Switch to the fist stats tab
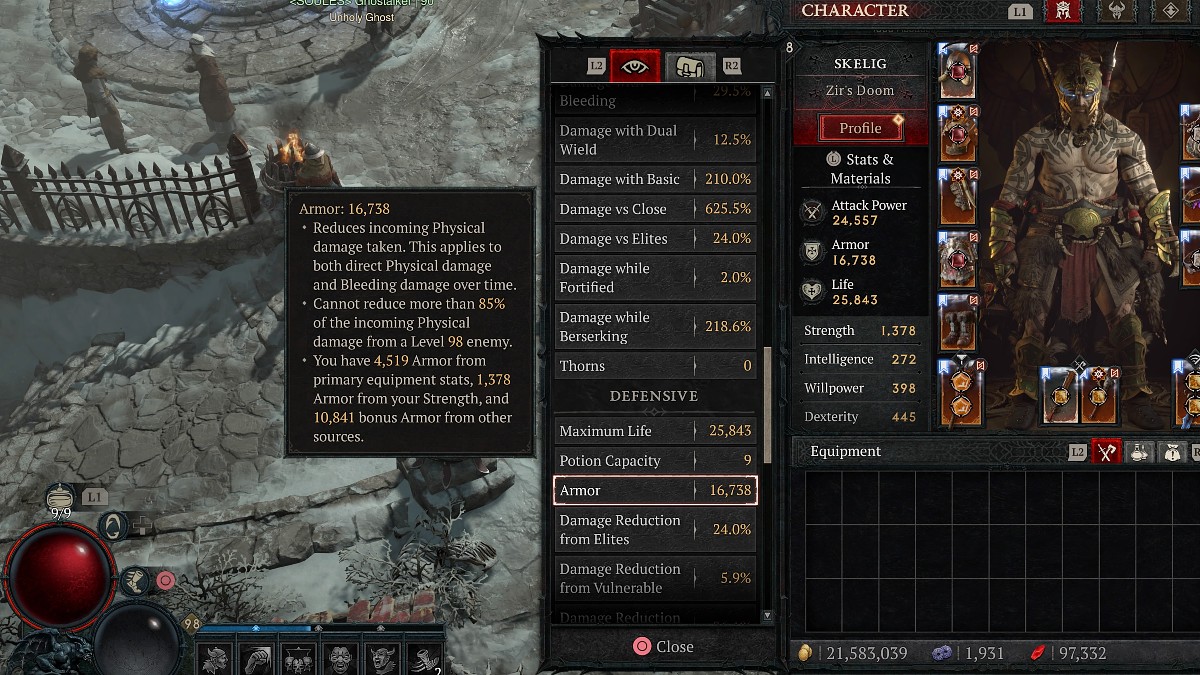This screenshot has height=675, width=1200. 690,66
